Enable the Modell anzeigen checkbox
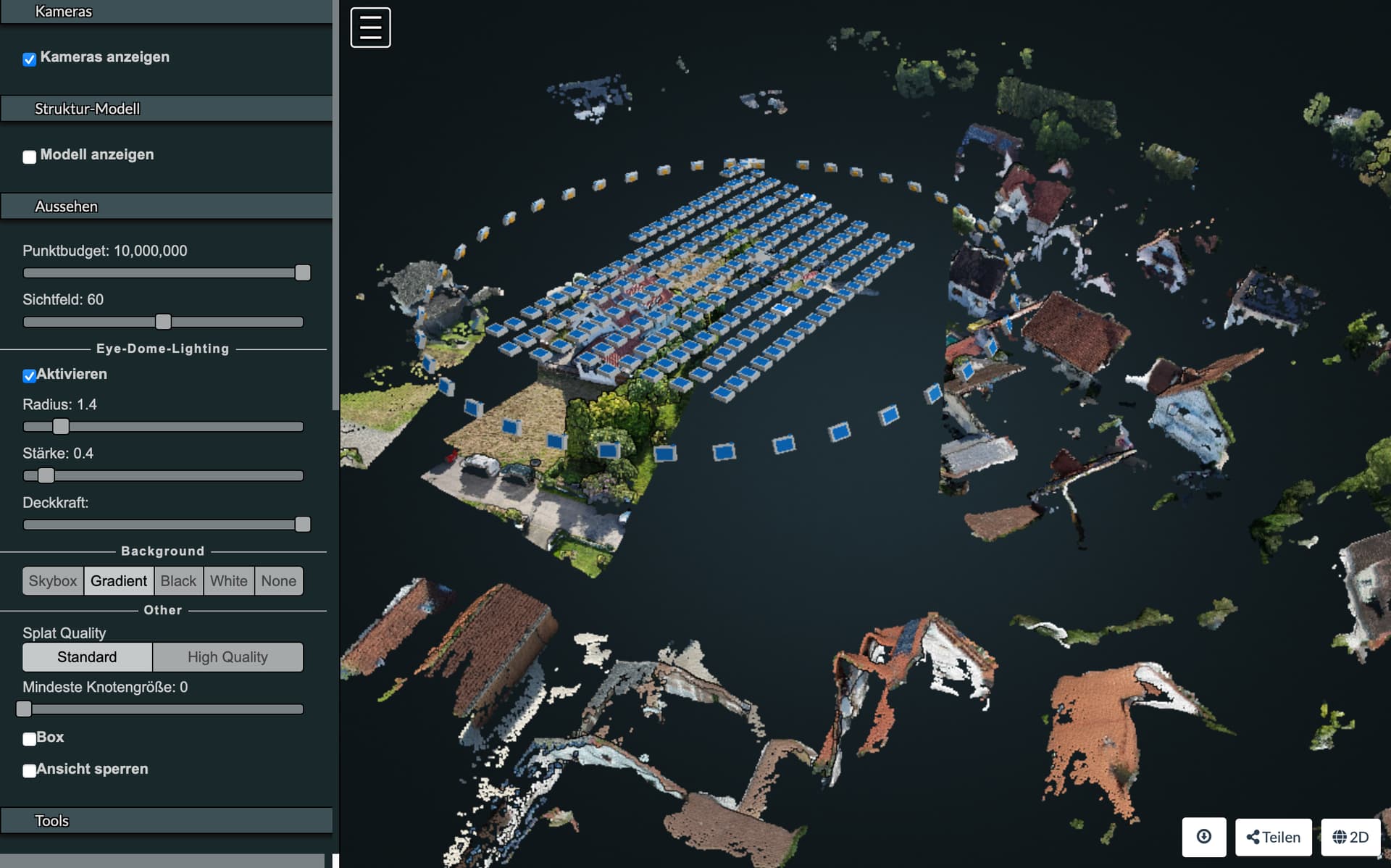The image size is (1391, 868). click(29, 157)
